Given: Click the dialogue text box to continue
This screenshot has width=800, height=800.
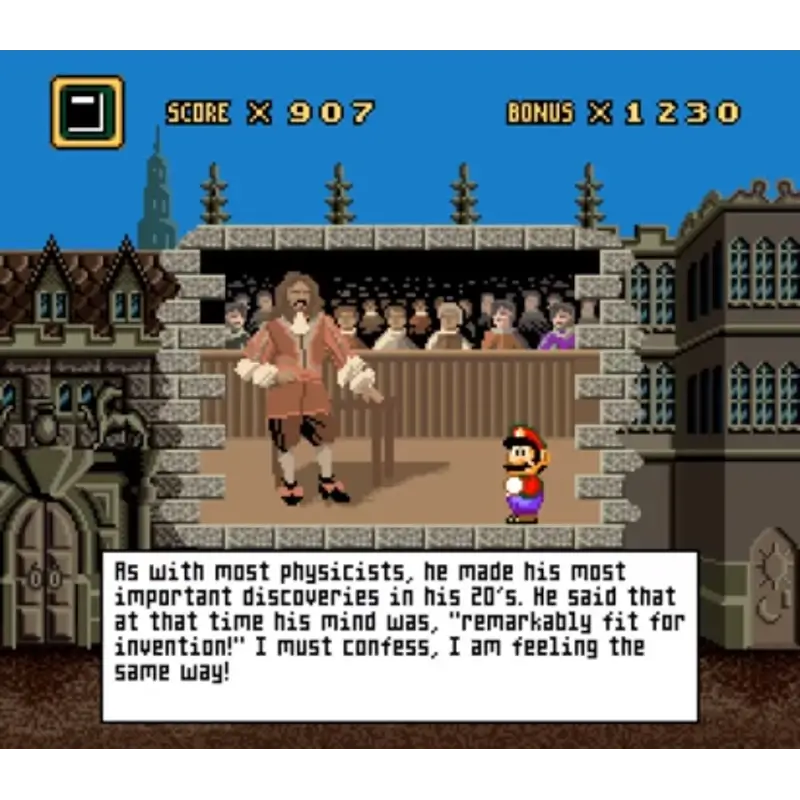Looking at the screenshot, I should pos(399,636).
